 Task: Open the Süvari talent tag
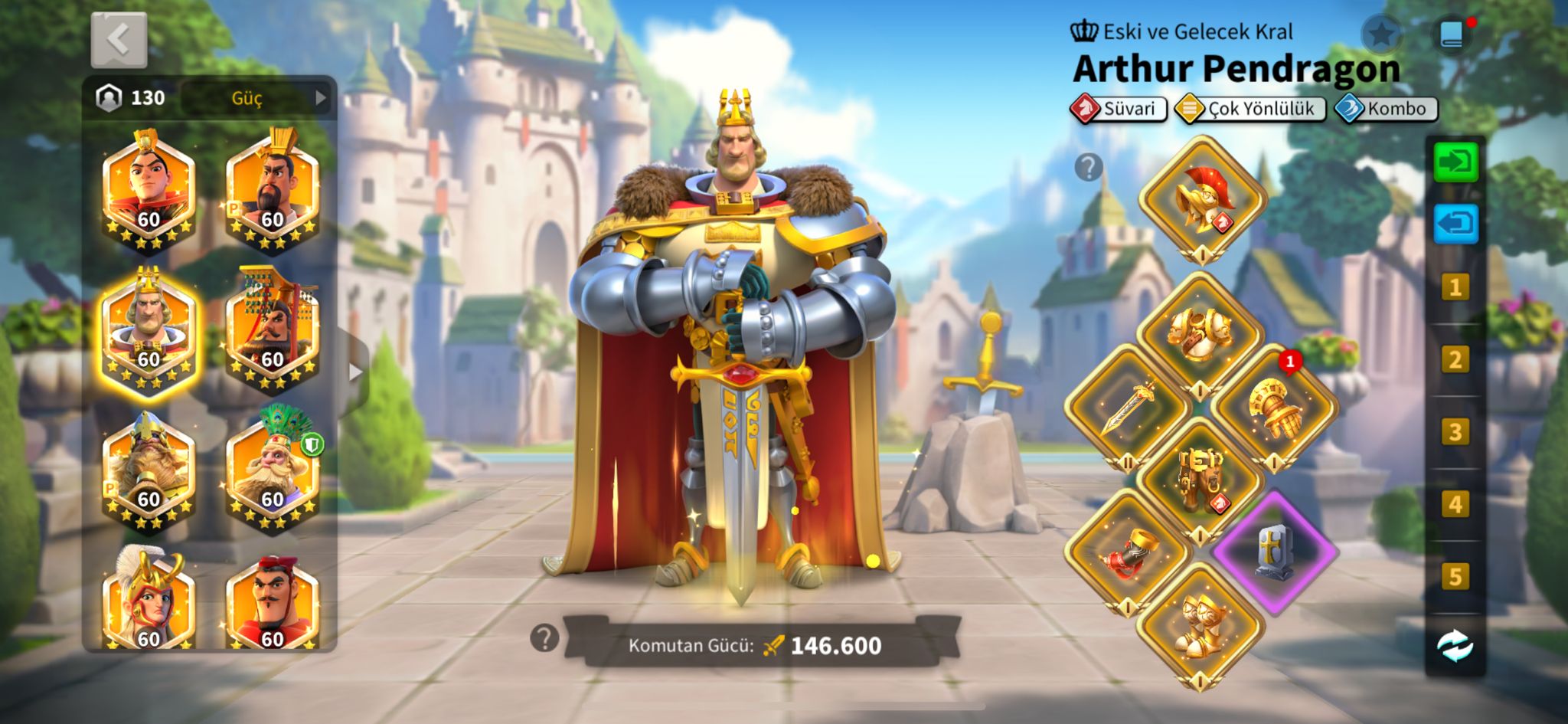[x=1119, y=109]
